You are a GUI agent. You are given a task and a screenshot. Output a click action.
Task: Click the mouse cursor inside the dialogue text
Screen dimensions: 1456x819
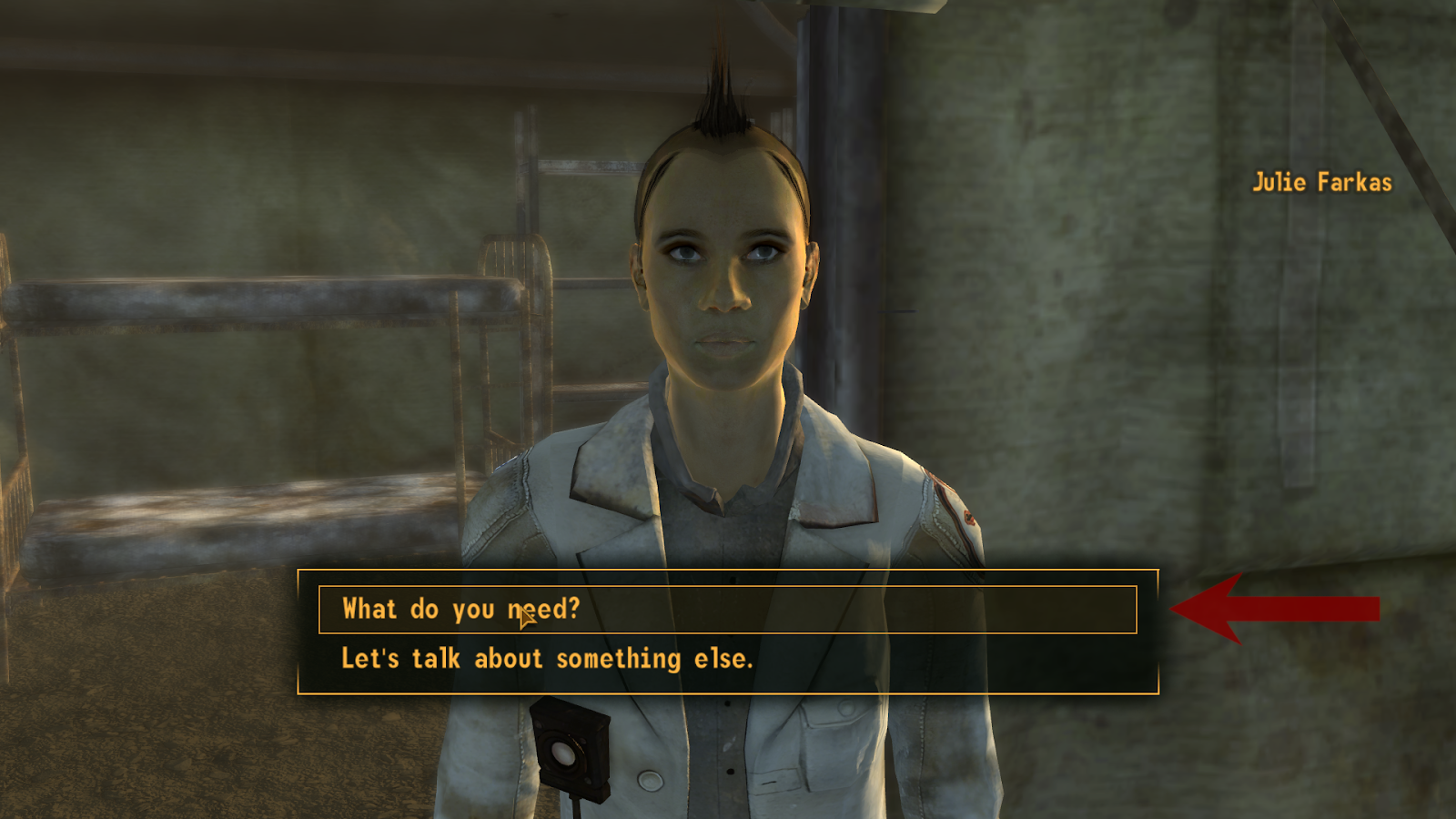pyautogui.click(x=525, y=616)
